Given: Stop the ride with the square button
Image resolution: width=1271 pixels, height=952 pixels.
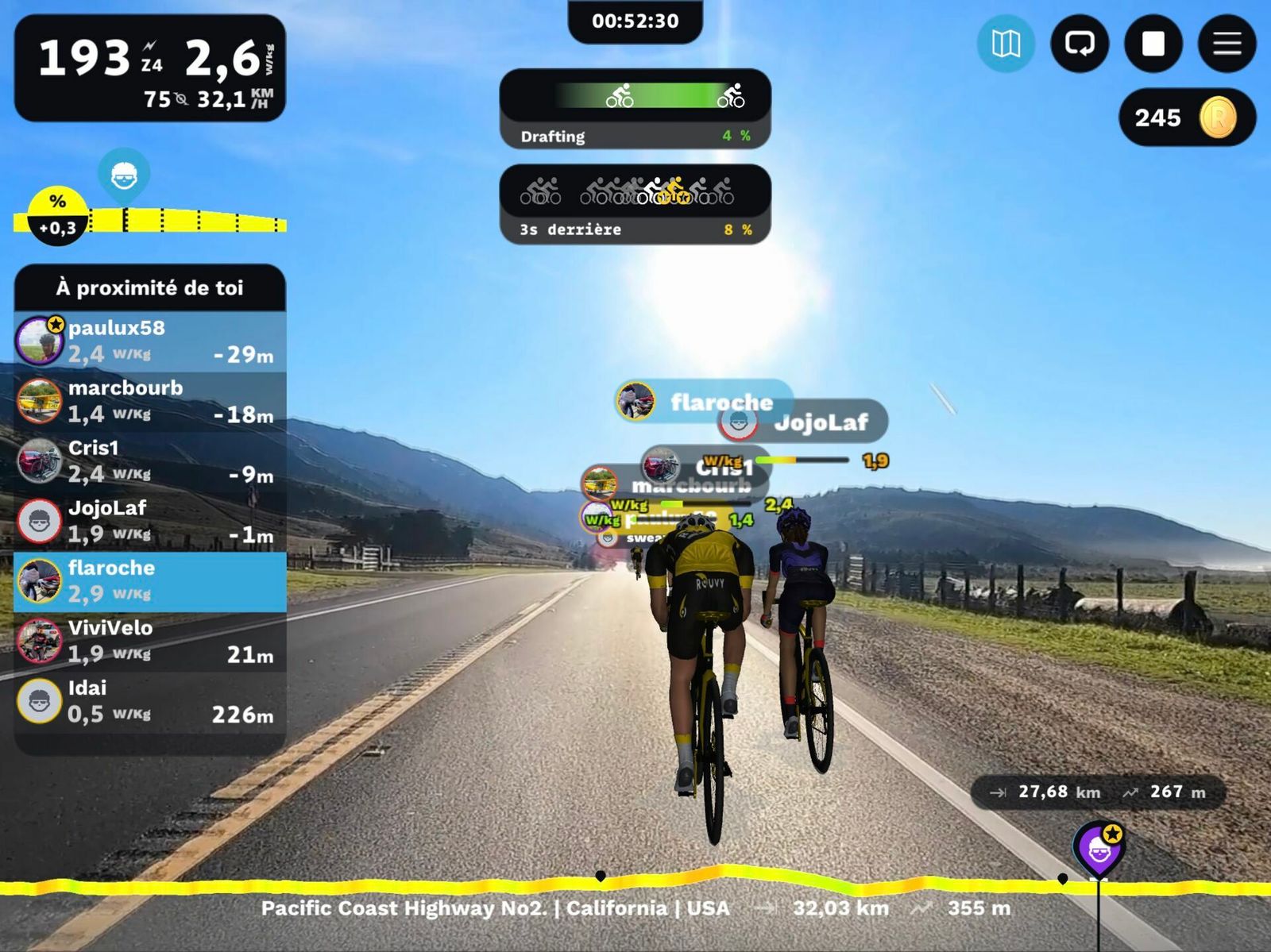Looking at the screenshot, I should [x=1153, y=44].
